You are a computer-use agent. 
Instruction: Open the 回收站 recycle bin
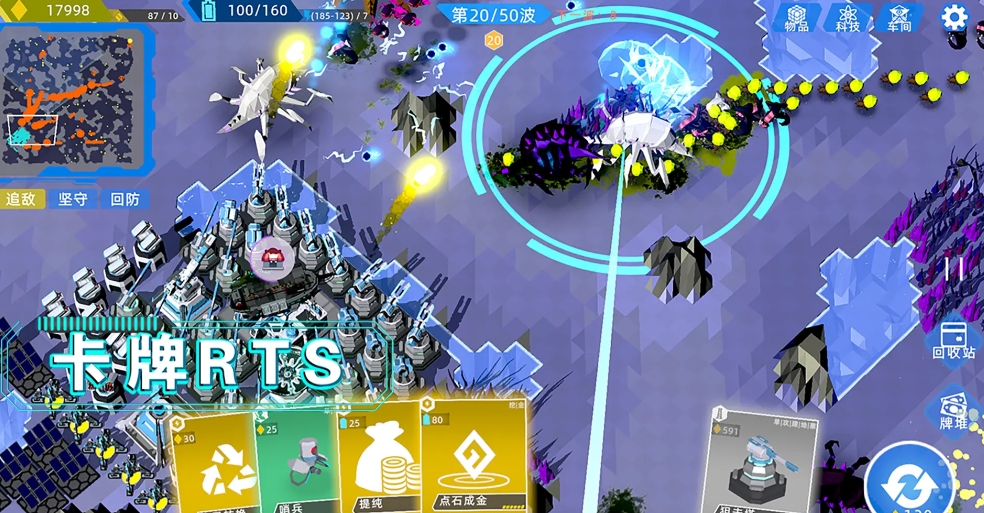click(954, 340)
